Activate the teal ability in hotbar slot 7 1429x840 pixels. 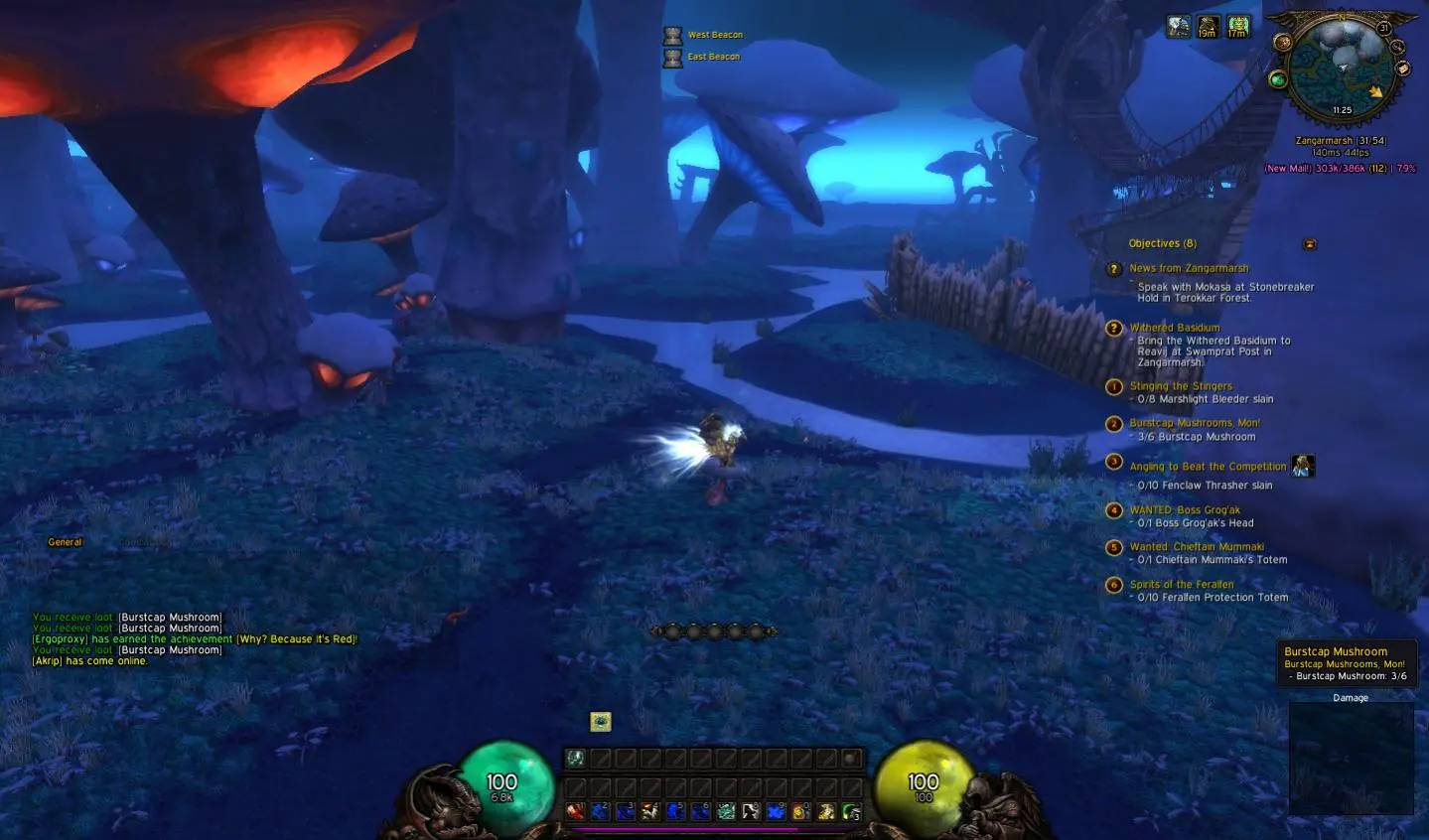(x=726, y=812)
